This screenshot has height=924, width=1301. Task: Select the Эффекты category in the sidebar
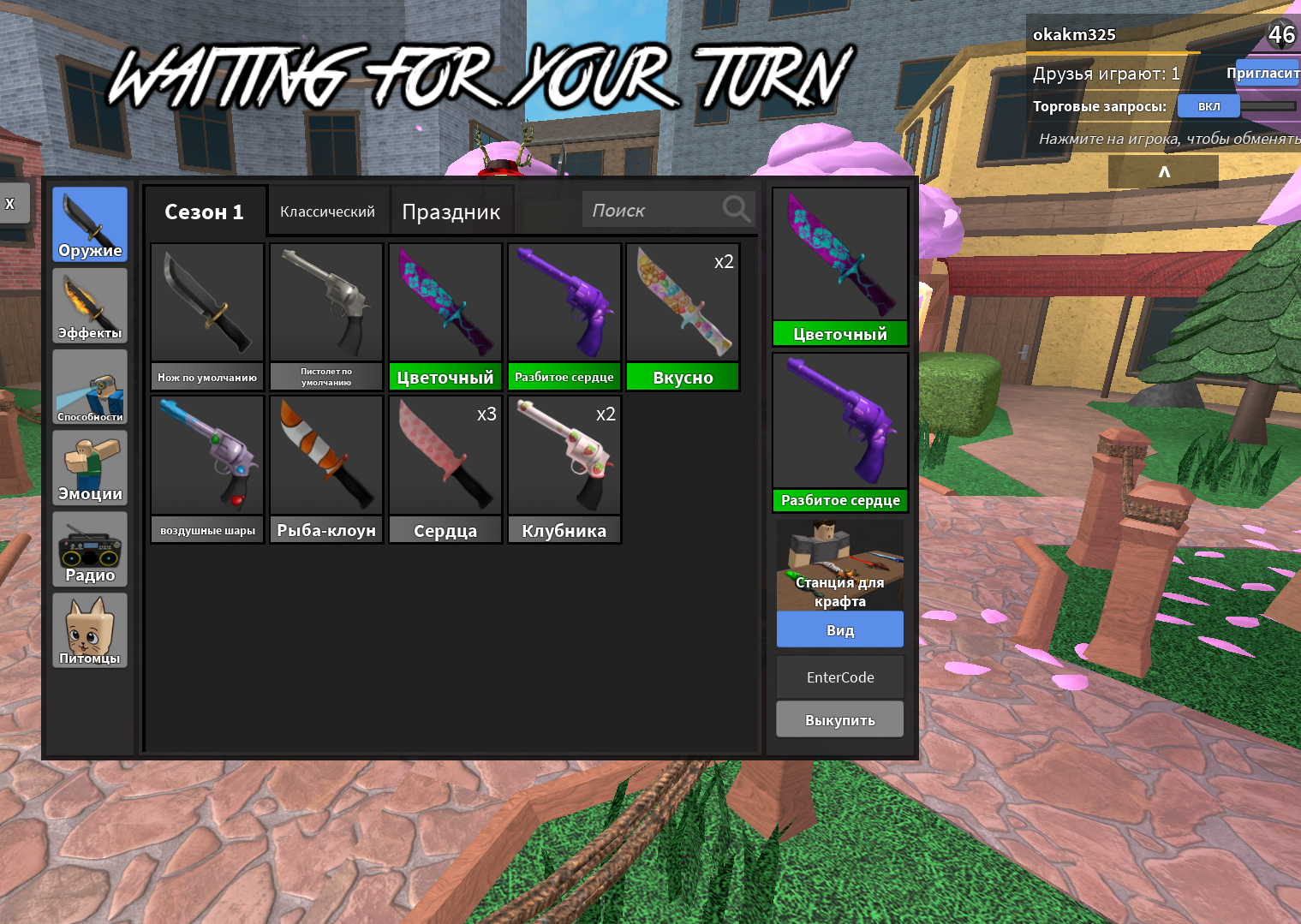click(x=89, y=305)
